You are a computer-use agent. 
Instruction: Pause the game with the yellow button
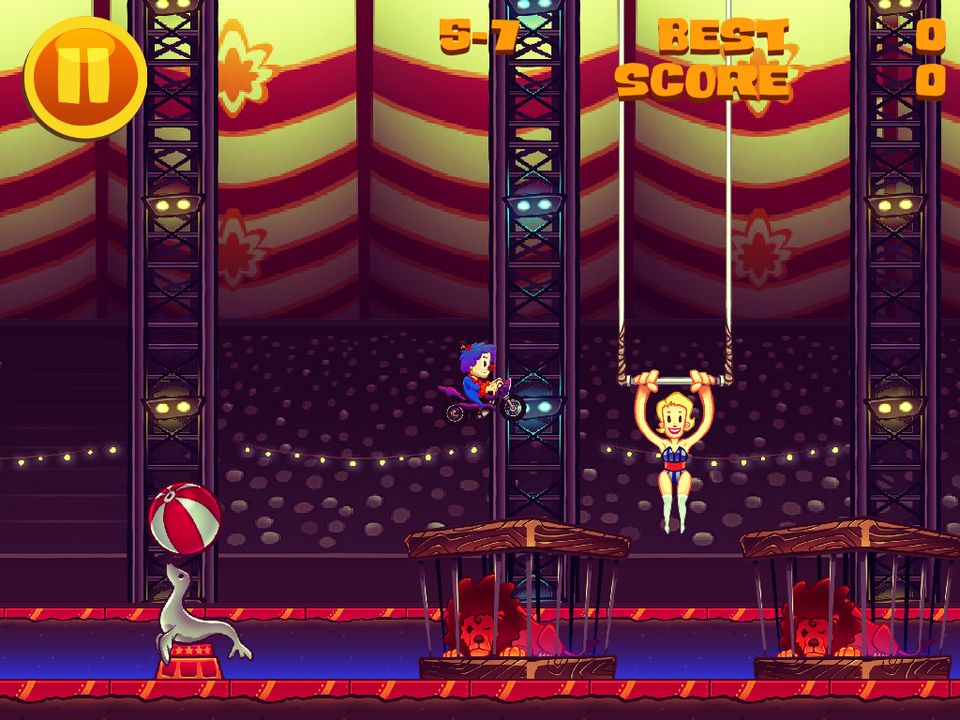[x=85, y=77]
